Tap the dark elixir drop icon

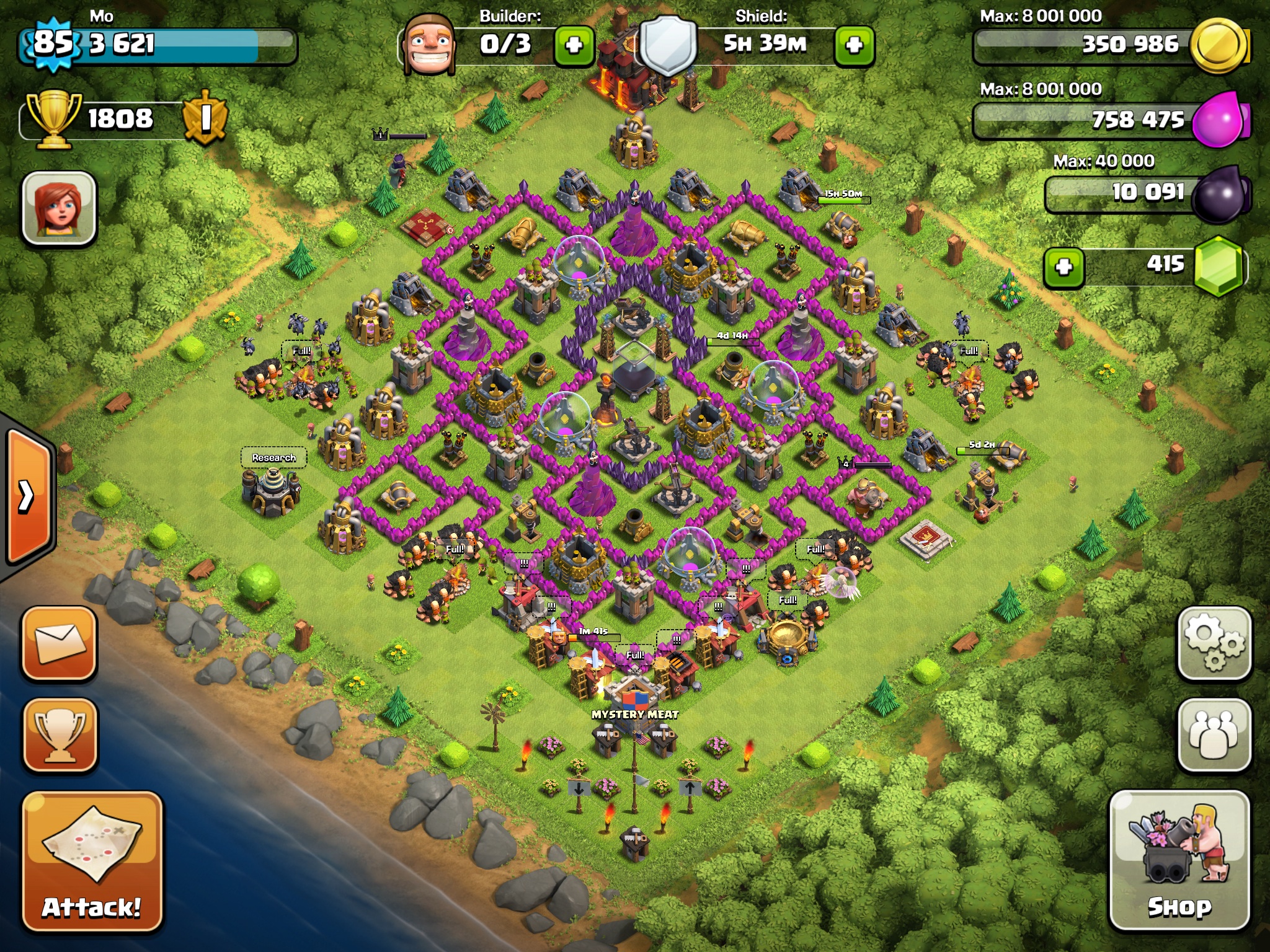[x=1219, y=193]
